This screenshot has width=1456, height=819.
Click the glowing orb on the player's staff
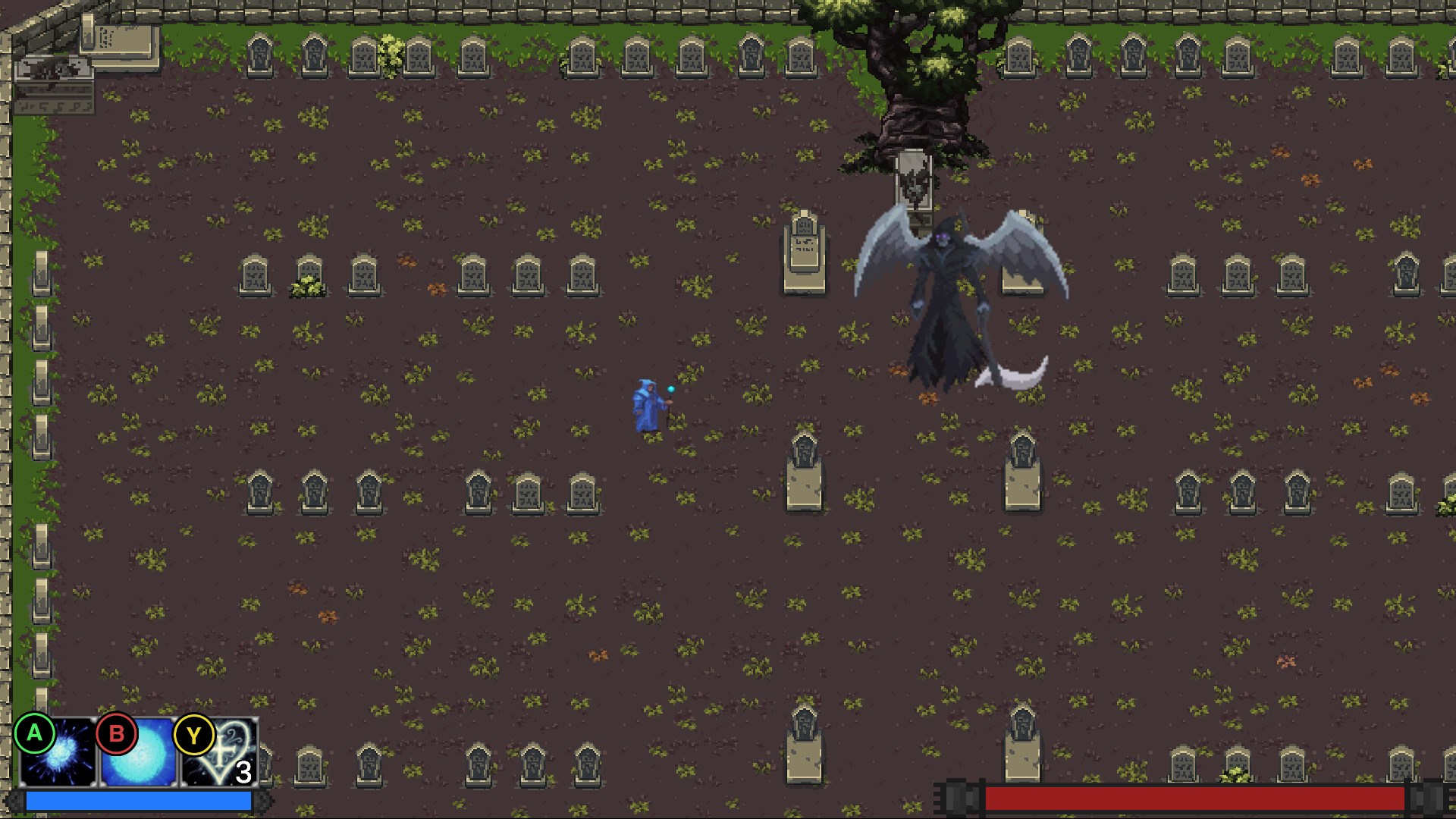click(x=670, y=389)
